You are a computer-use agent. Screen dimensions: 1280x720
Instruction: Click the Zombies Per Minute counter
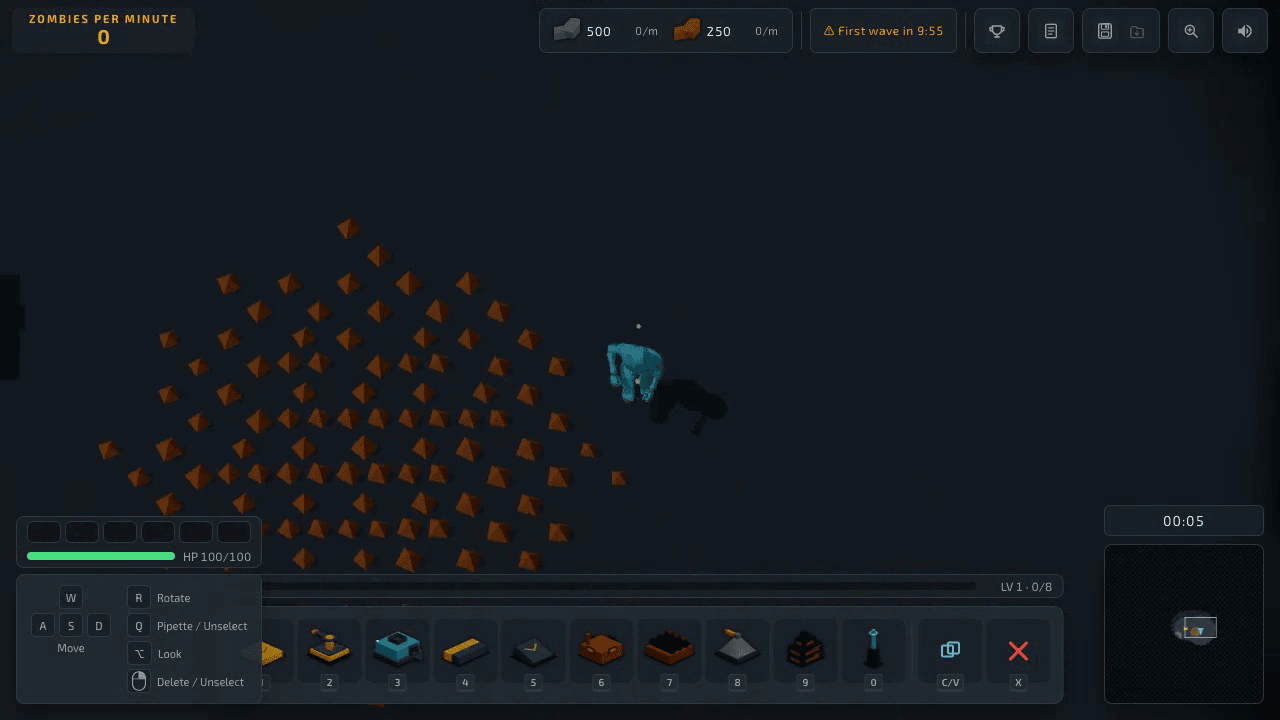[103, 28]
